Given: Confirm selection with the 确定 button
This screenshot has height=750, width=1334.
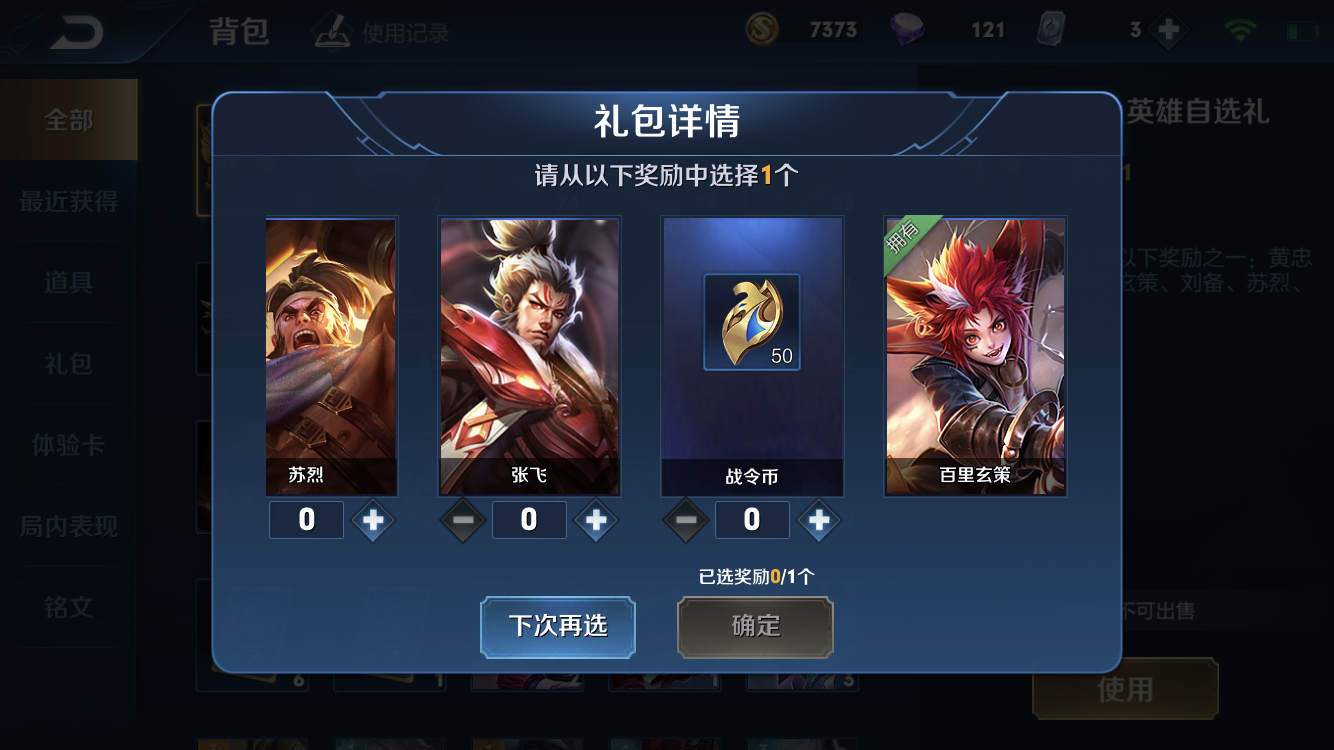Looking at the screenshot, I should [754, 627].
